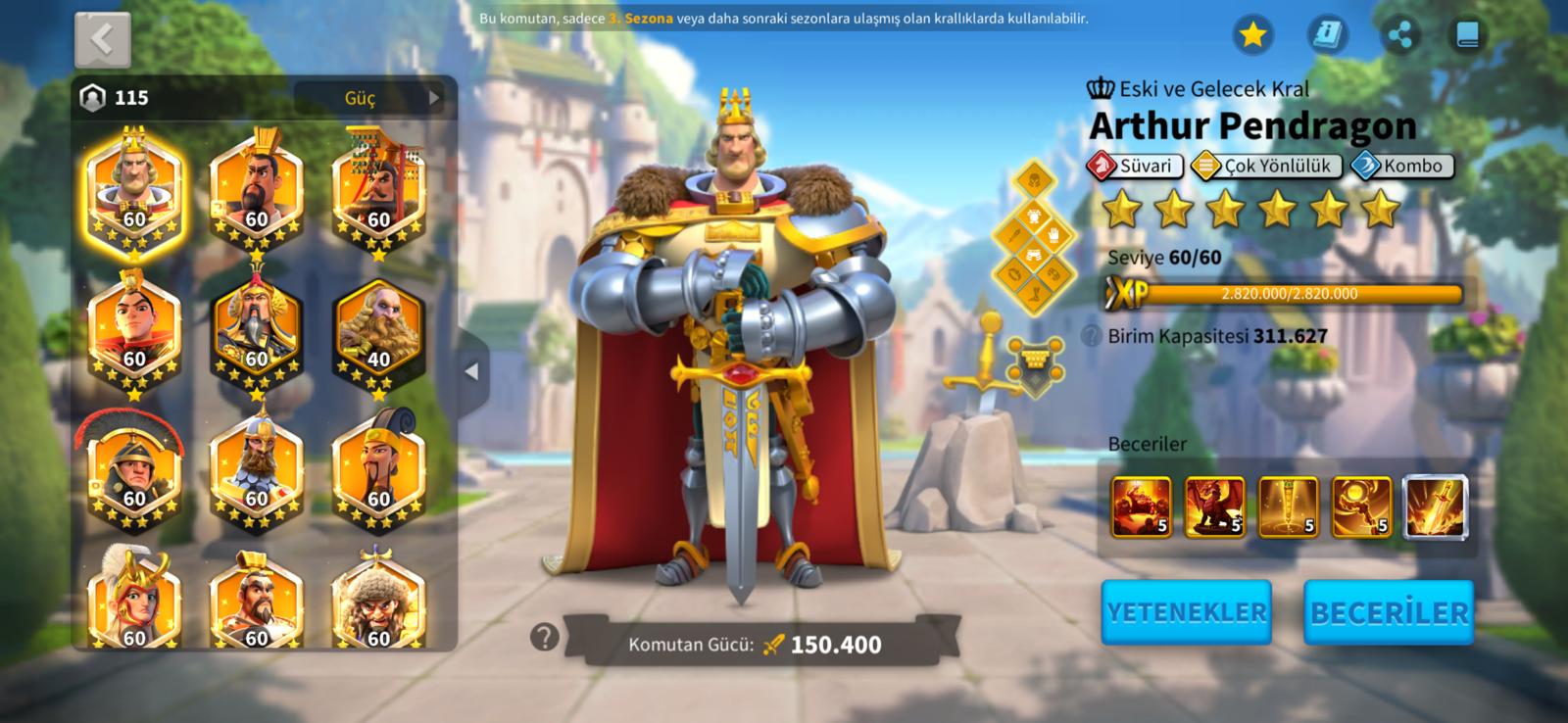The image size is (1568, 723).
Task: Open the blue info book icon
Action: (1328, 36)
